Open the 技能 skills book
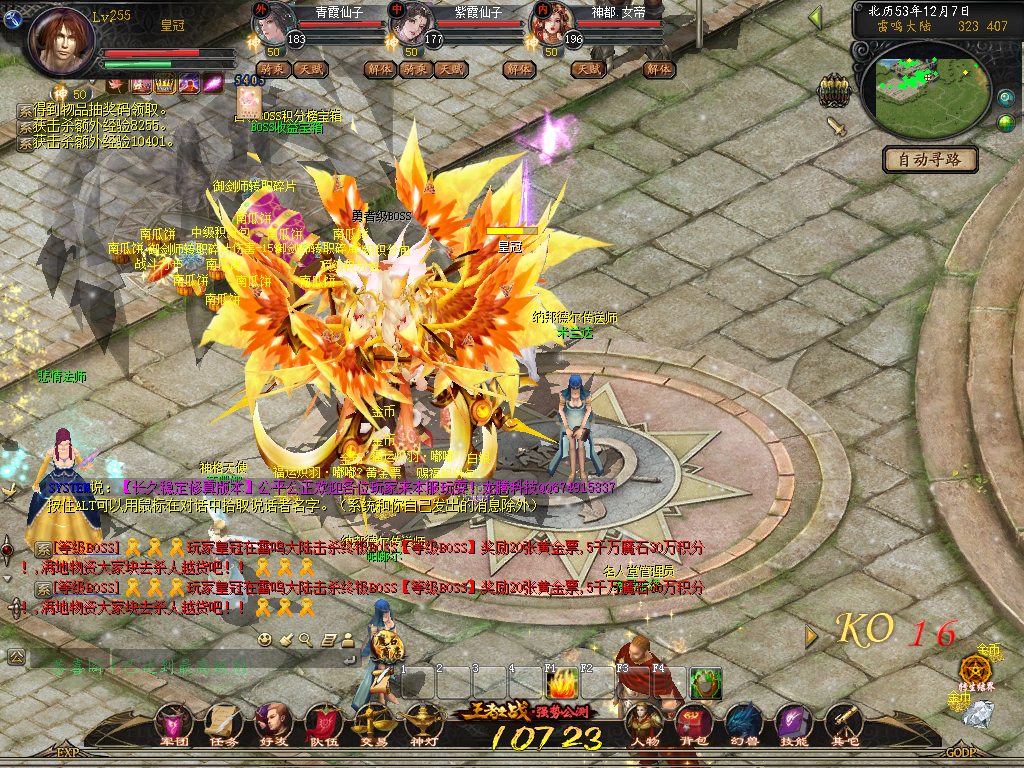 tap(794, 722)
